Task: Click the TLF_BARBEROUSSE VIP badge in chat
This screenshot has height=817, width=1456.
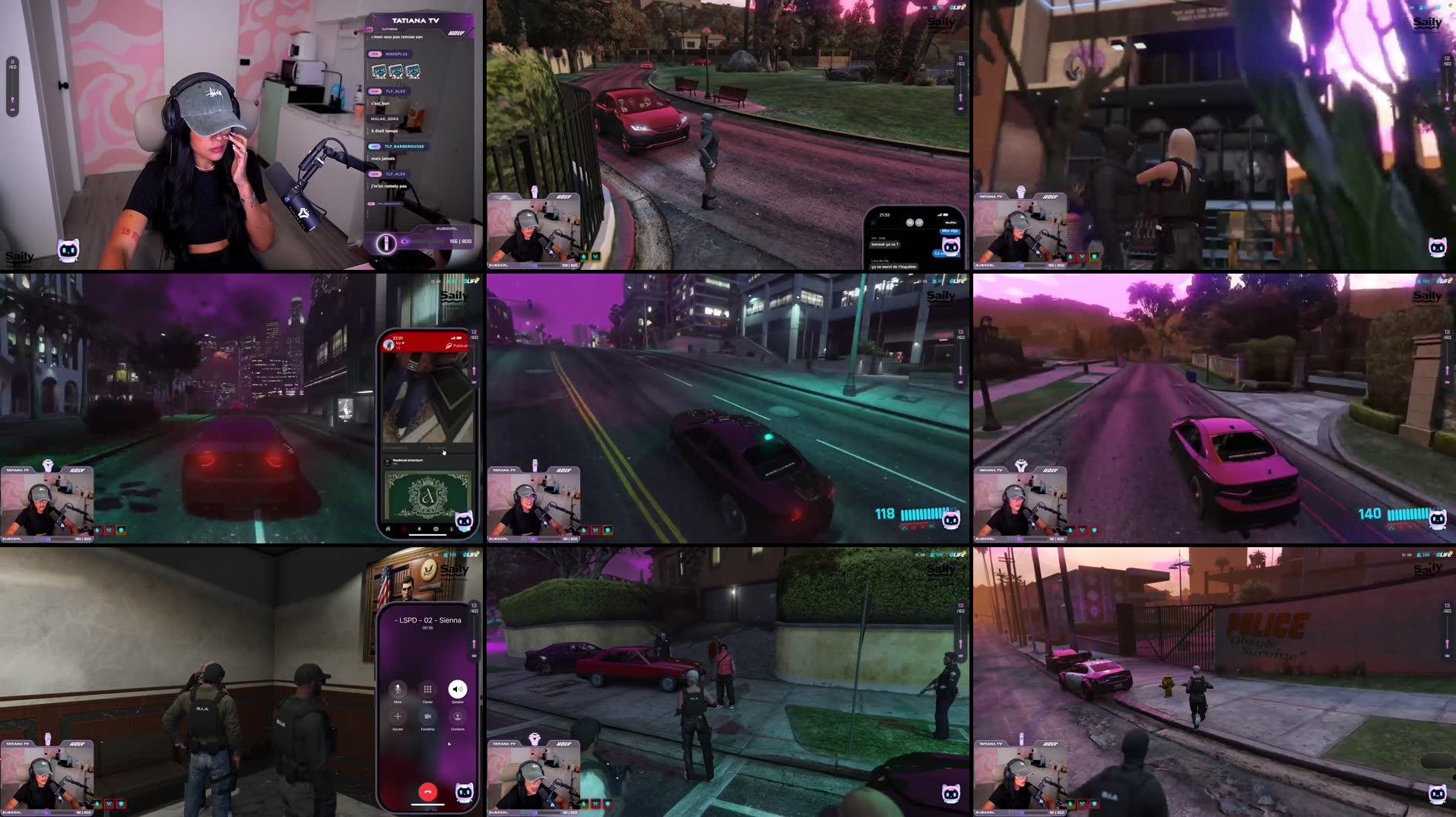Action: (x=374, y=146)
